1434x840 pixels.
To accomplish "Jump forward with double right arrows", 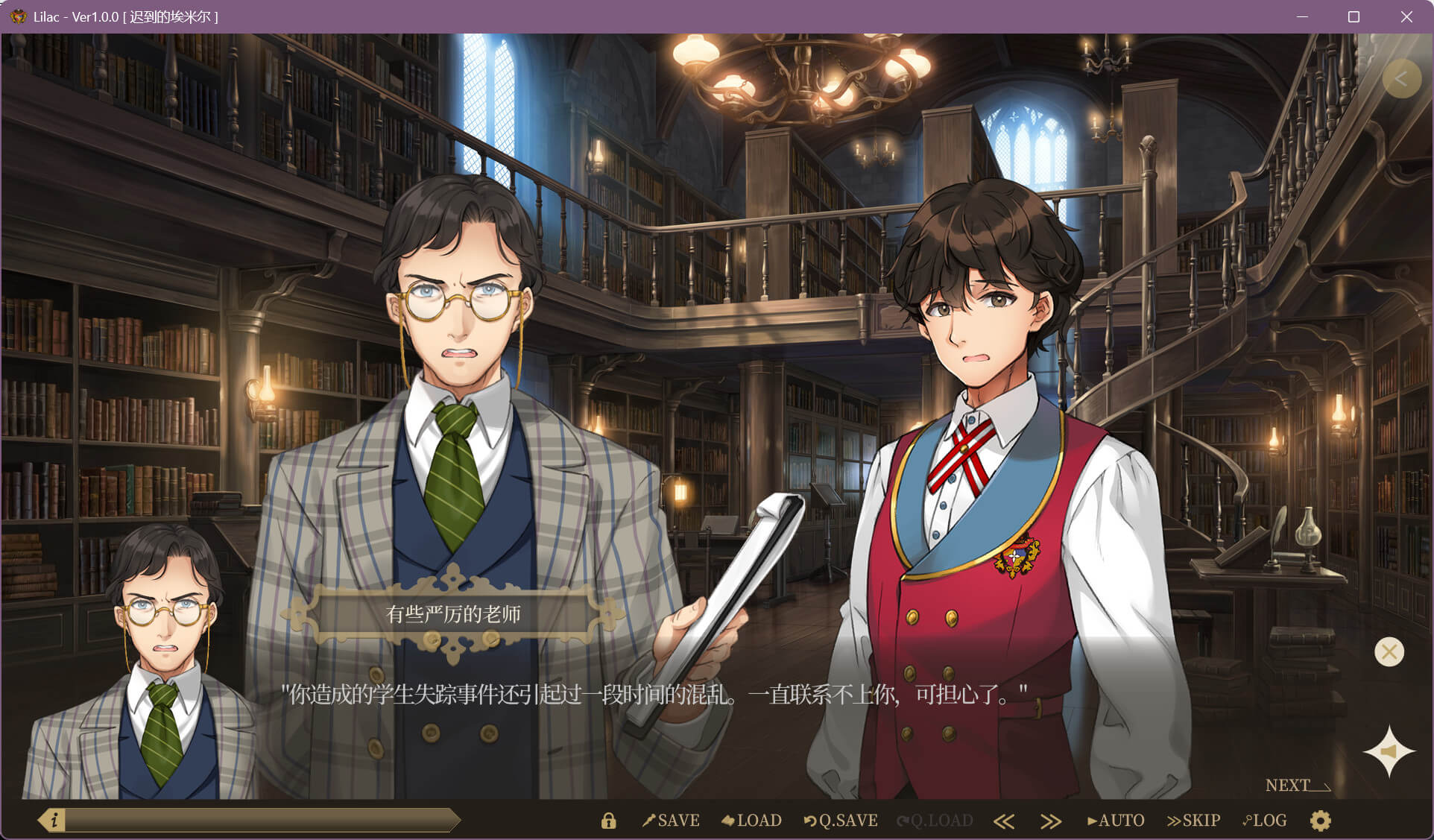I will [1050, 821].
